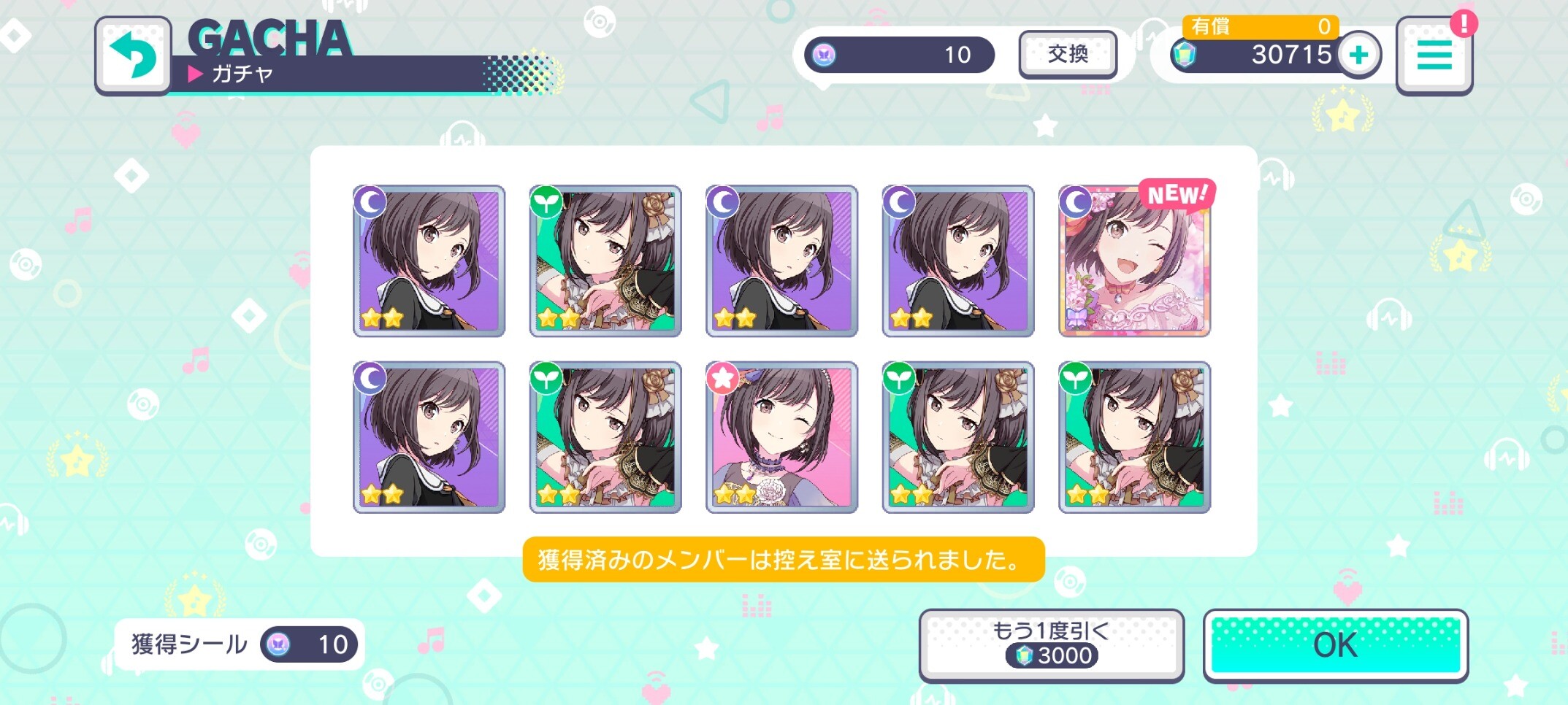1568x705 pixels.
Task: Open the 交換 exchange screen
Action: tap(1067, 54)
